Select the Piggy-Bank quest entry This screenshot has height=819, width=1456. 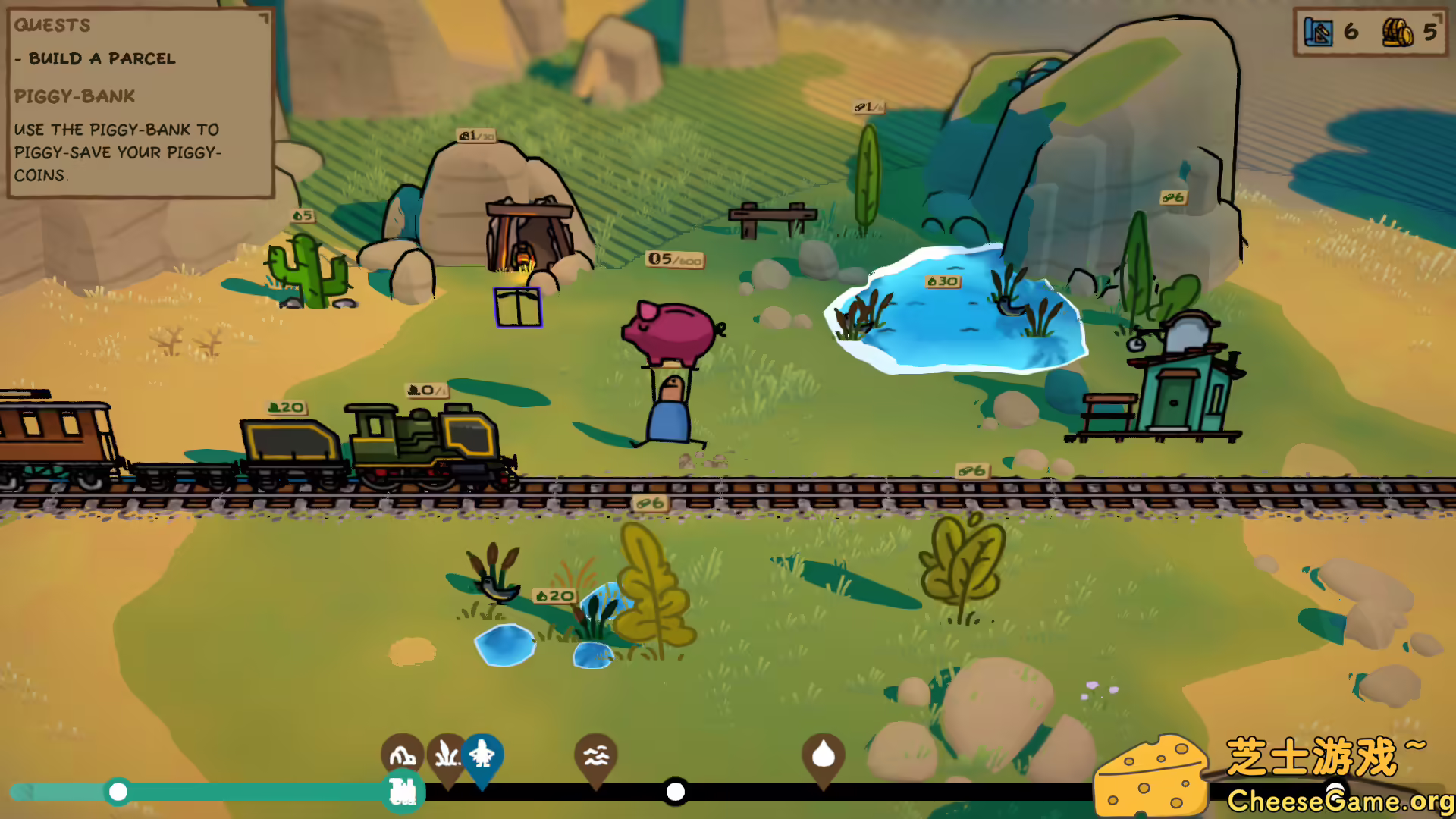pos(76,96)
